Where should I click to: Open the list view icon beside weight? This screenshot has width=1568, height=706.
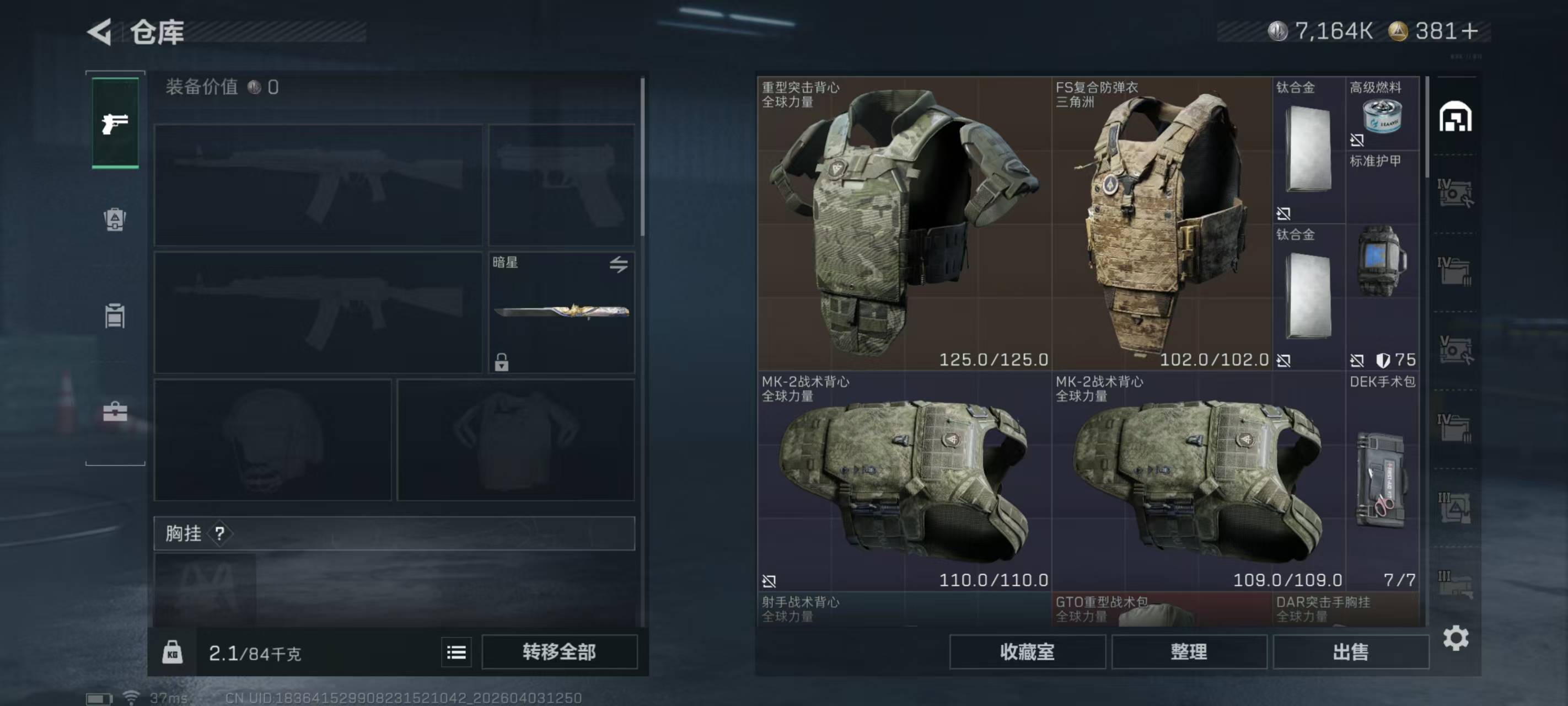click(x=456, y=652)
